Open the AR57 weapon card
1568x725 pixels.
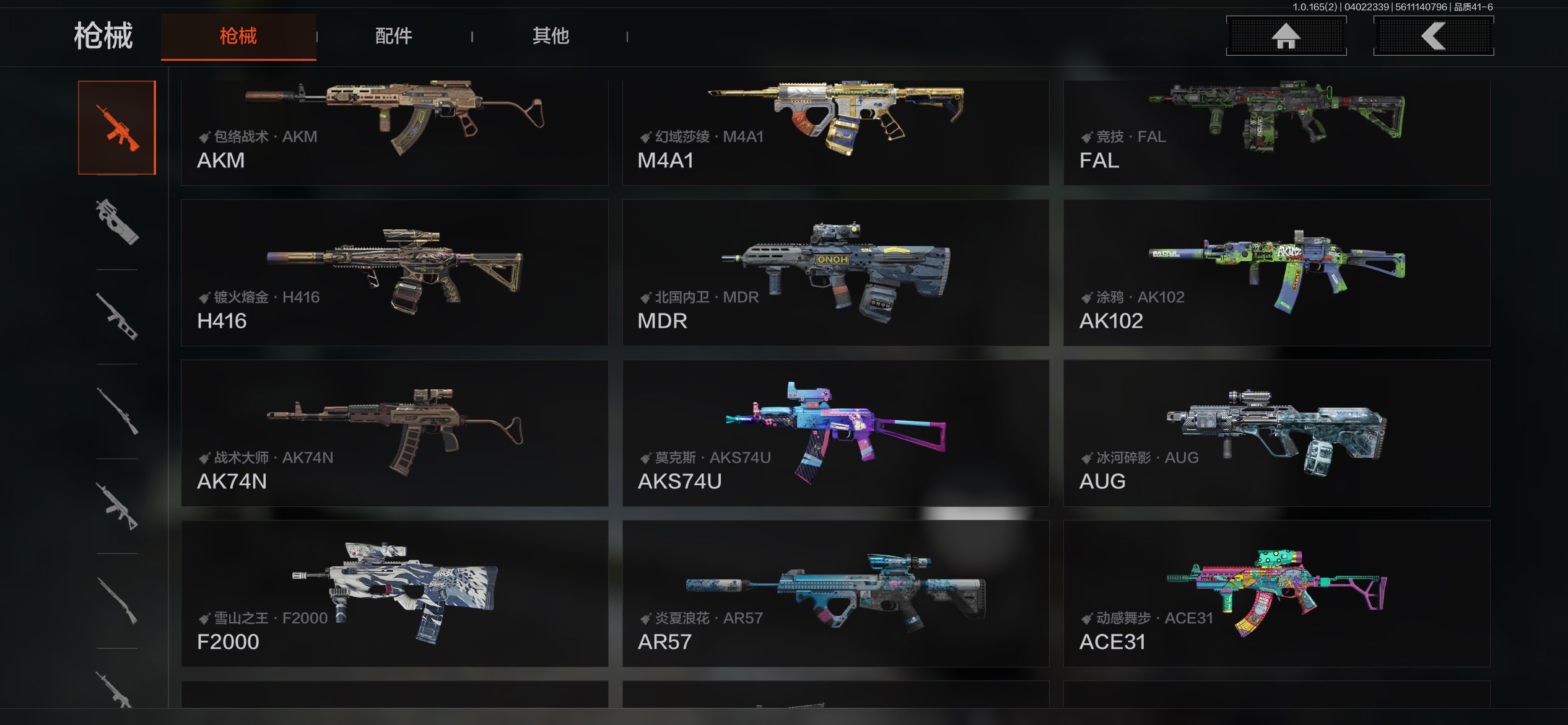835,594
